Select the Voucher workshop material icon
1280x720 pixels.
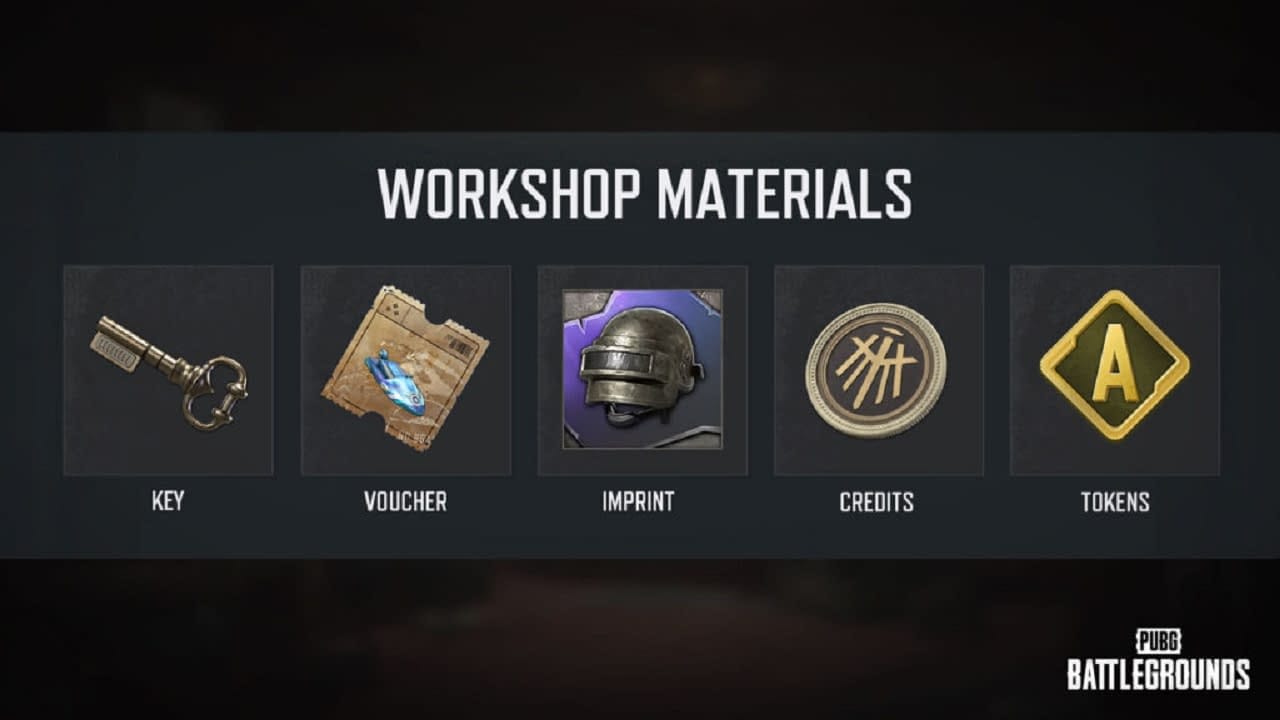click(x=405, y=370)
